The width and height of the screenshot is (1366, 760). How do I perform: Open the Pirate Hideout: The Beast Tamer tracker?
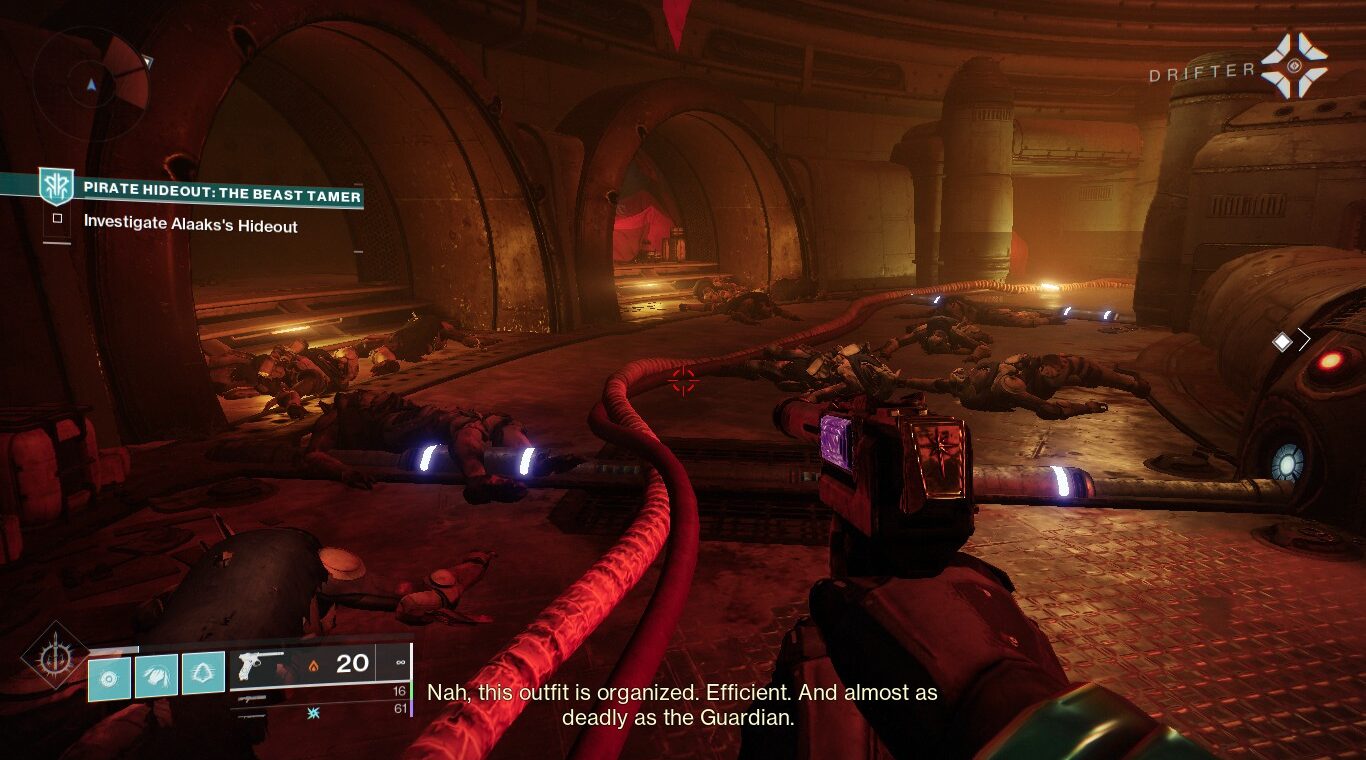[x=221, y=196]
